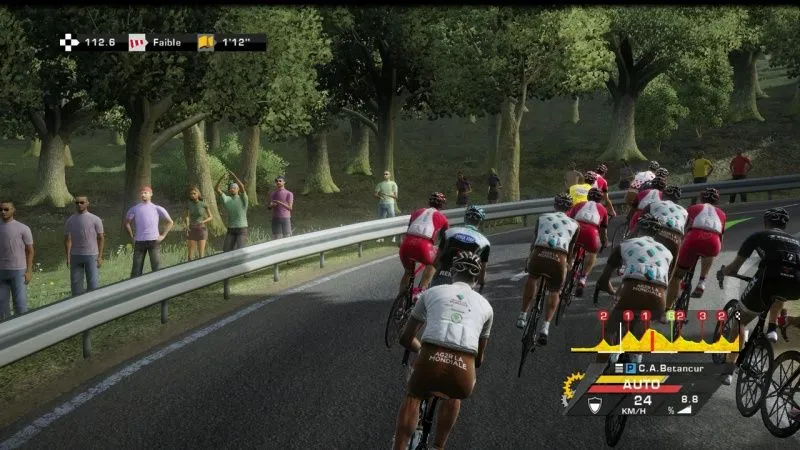Click the blue P icon by rider name
Viewport: 800px width, 450px height.
tap(630, 366)
